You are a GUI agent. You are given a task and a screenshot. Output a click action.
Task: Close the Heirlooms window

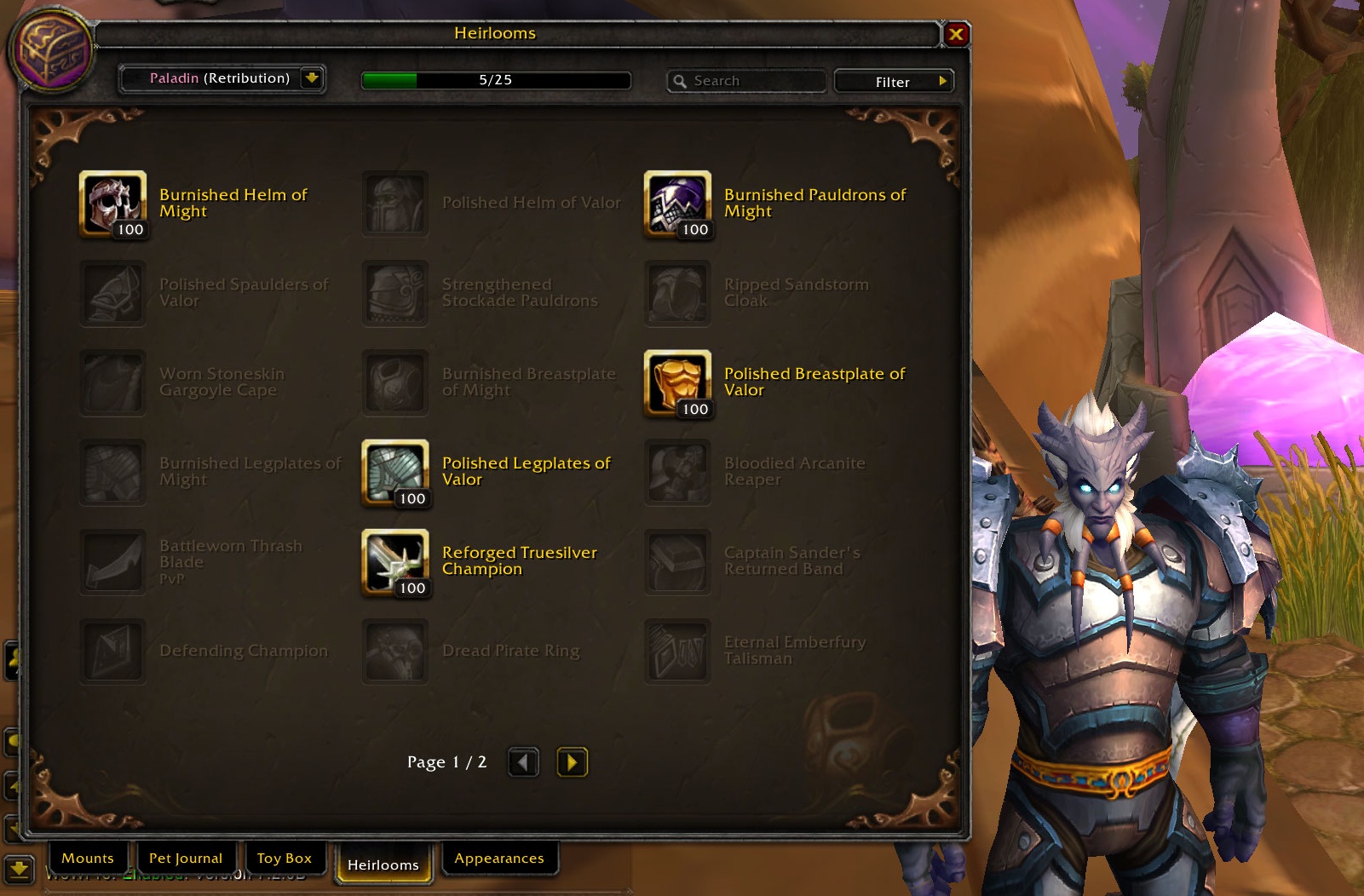(956, 34)
